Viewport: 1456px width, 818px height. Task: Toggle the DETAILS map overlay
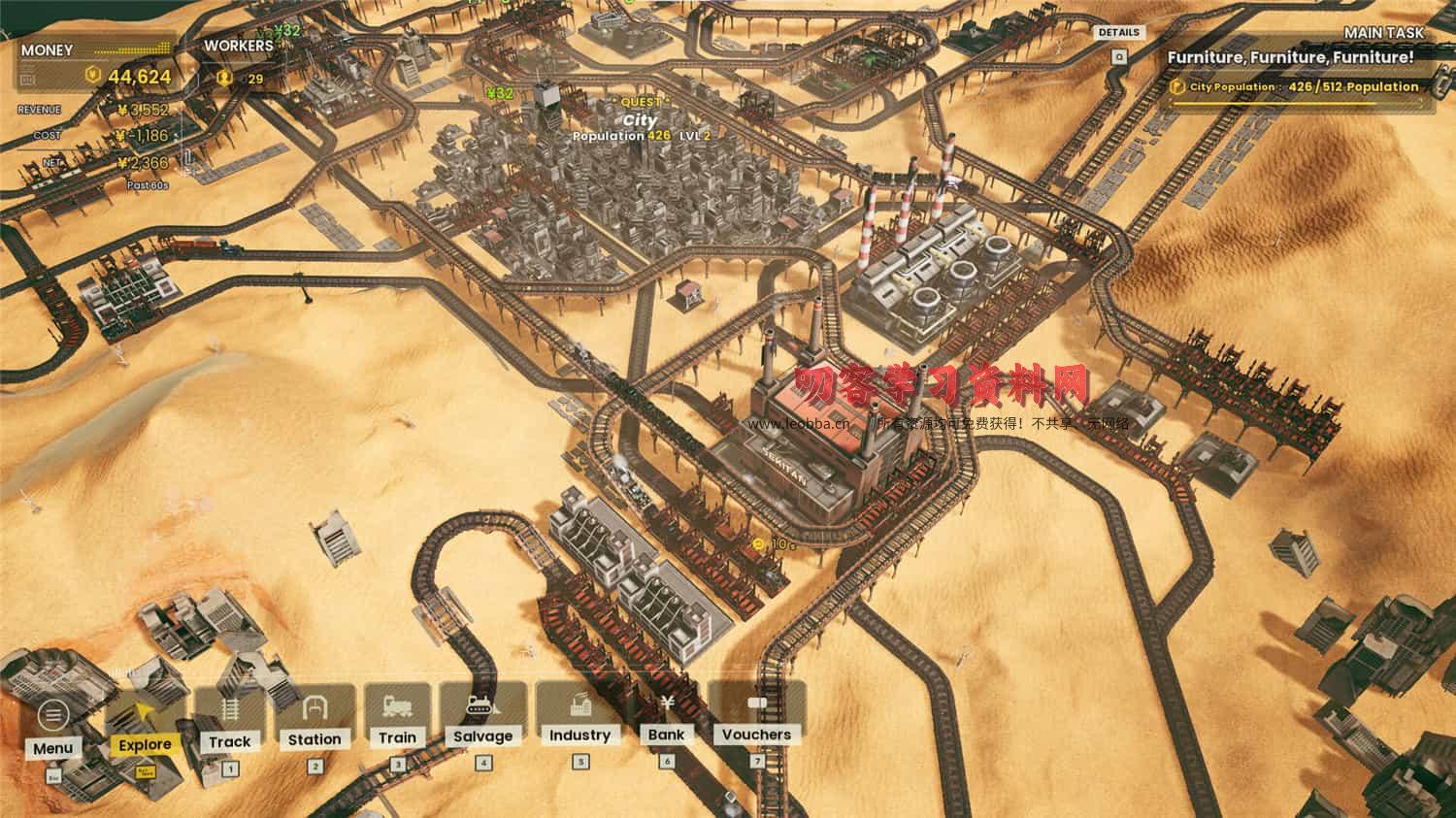(x=1120, y=32)
